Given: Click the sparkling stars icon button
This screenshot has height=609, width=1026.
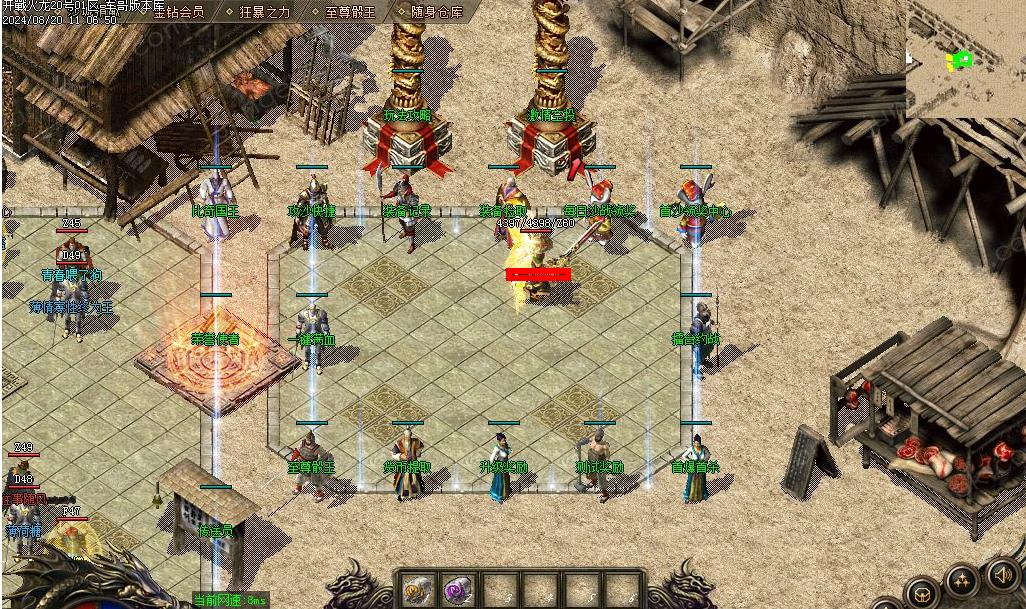Looking at the screenshot, I should 962,580.
